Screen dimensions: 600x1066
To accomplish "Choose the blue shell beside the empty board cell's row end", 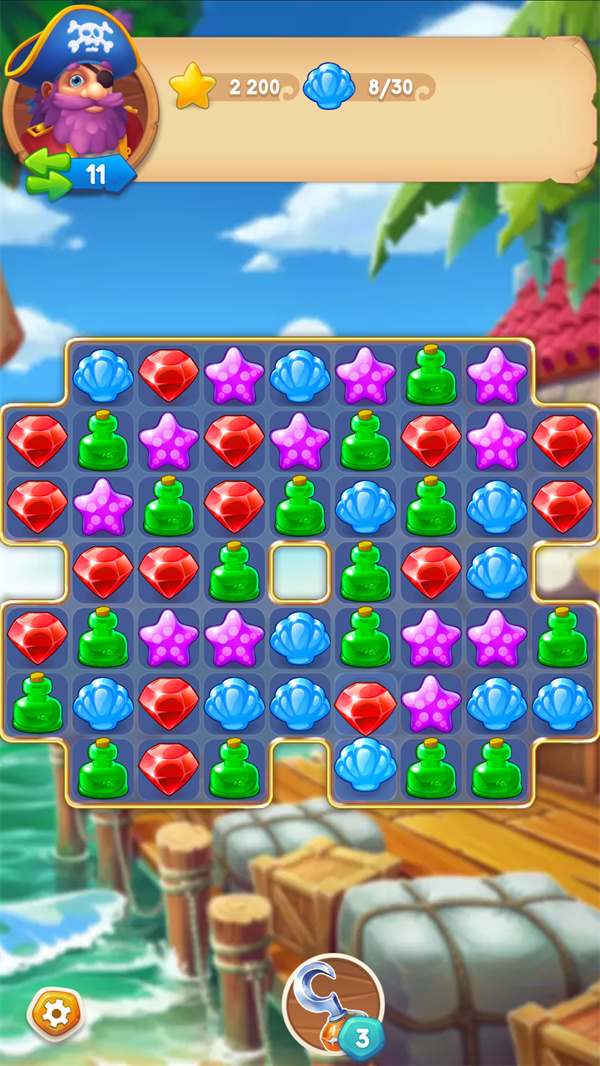I will (x=497, y=572).
